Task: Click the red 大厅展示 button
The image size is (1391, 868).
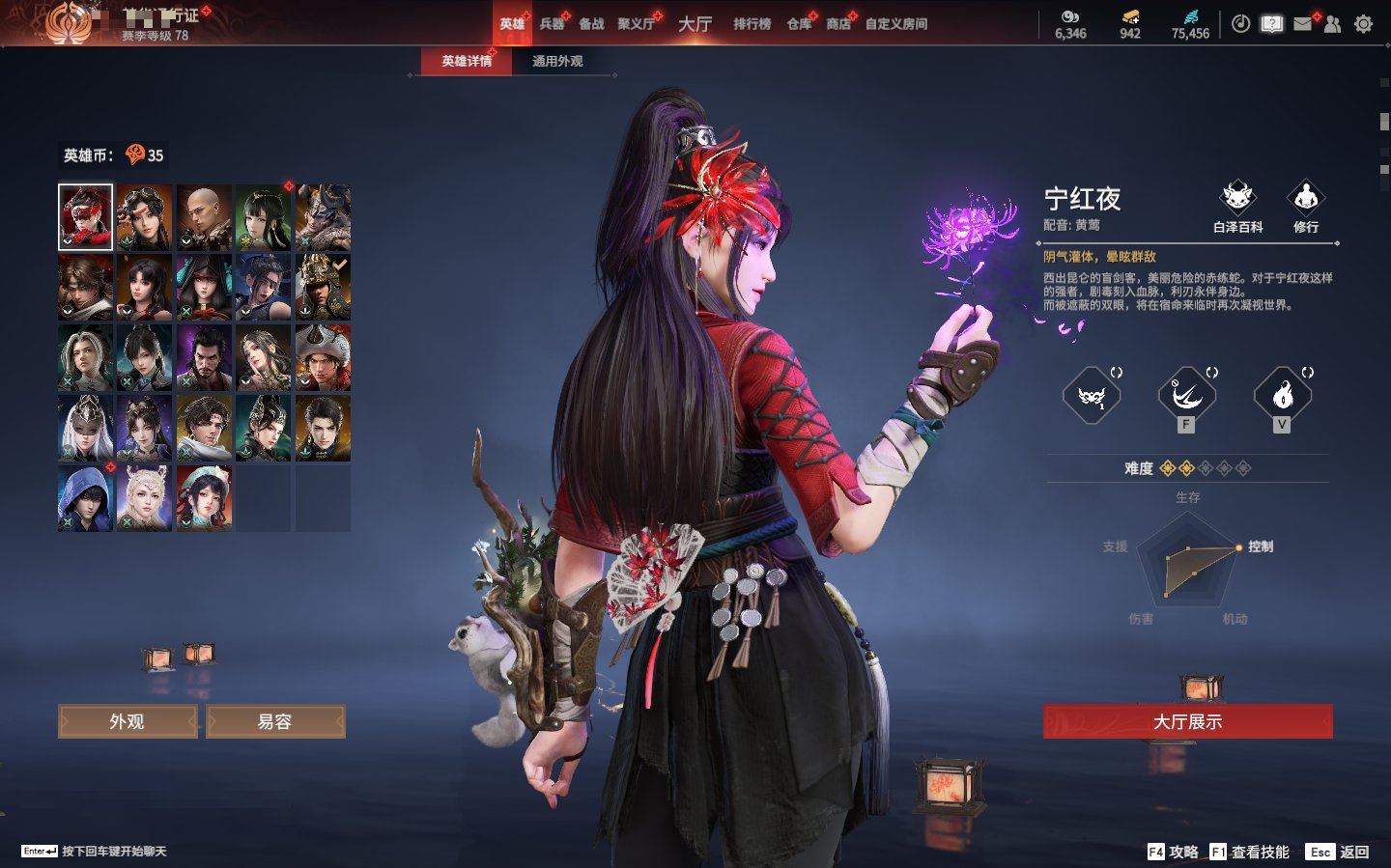Action: tap(1187, 721)
